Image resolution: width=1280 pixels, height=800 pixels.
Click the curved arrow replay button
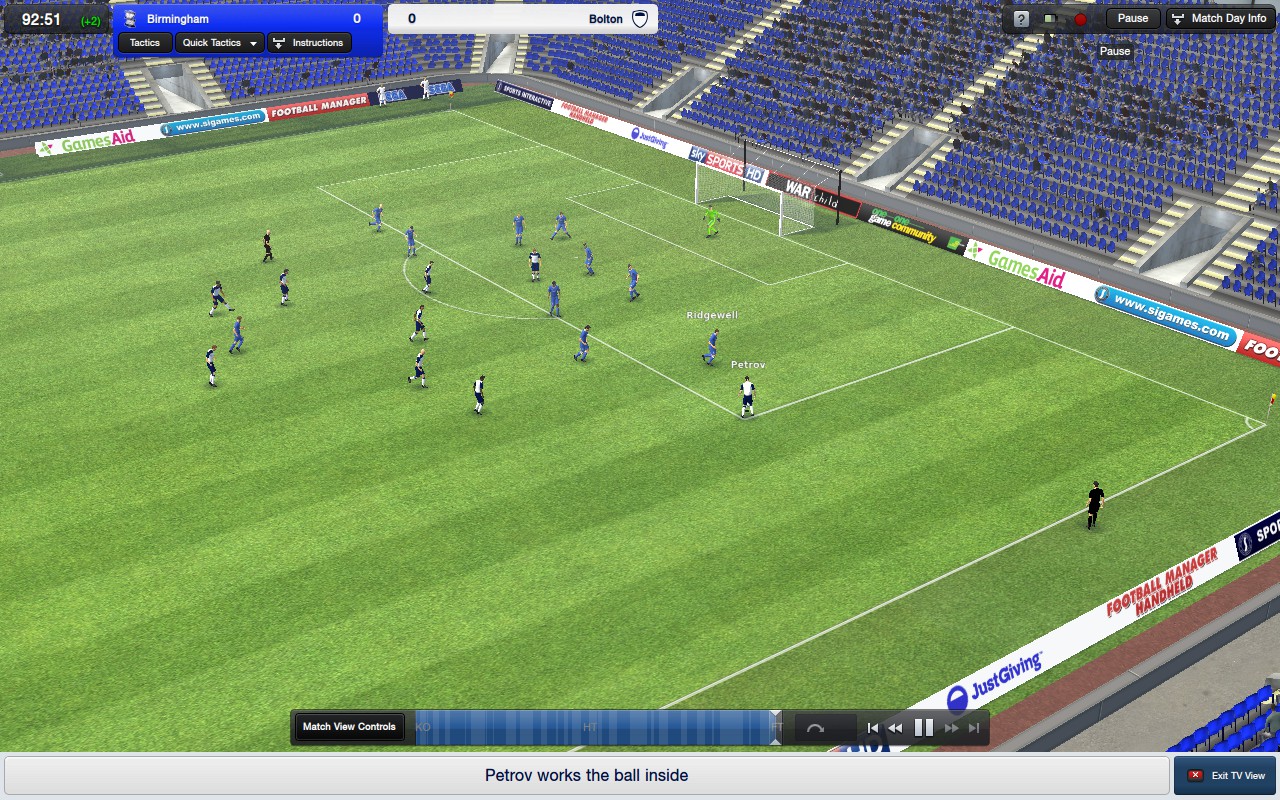(x=815, y=728)
